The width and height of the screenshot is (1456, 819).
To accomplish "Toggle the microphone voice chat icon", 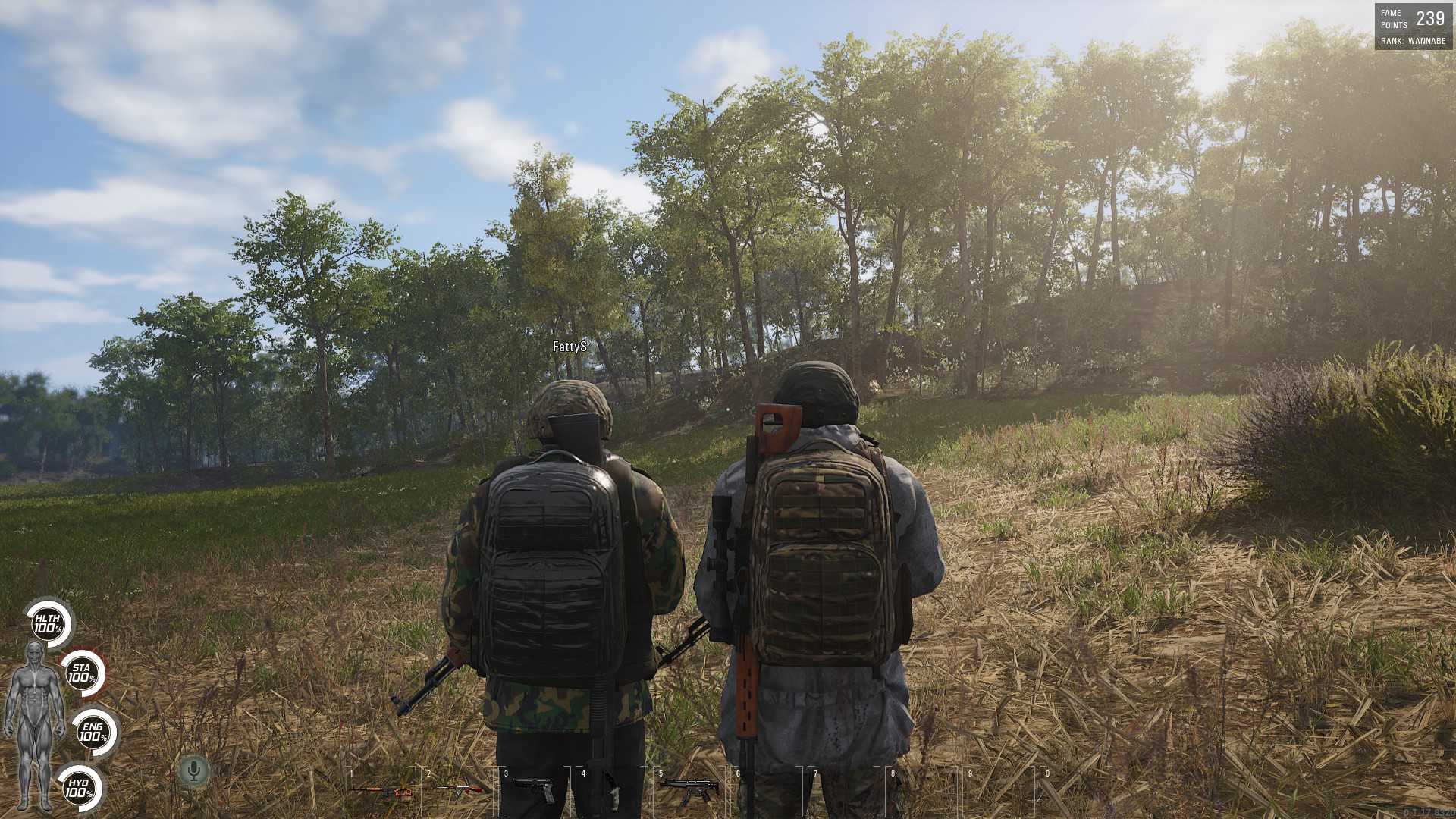I will point(194,771).
